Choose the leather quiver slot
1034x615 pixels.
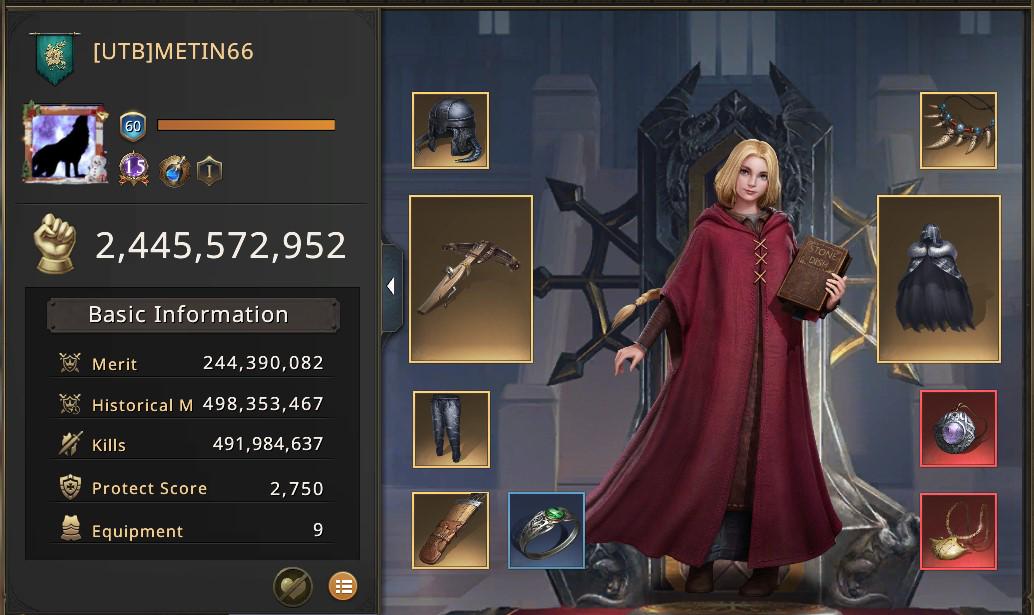pos(450,530)
